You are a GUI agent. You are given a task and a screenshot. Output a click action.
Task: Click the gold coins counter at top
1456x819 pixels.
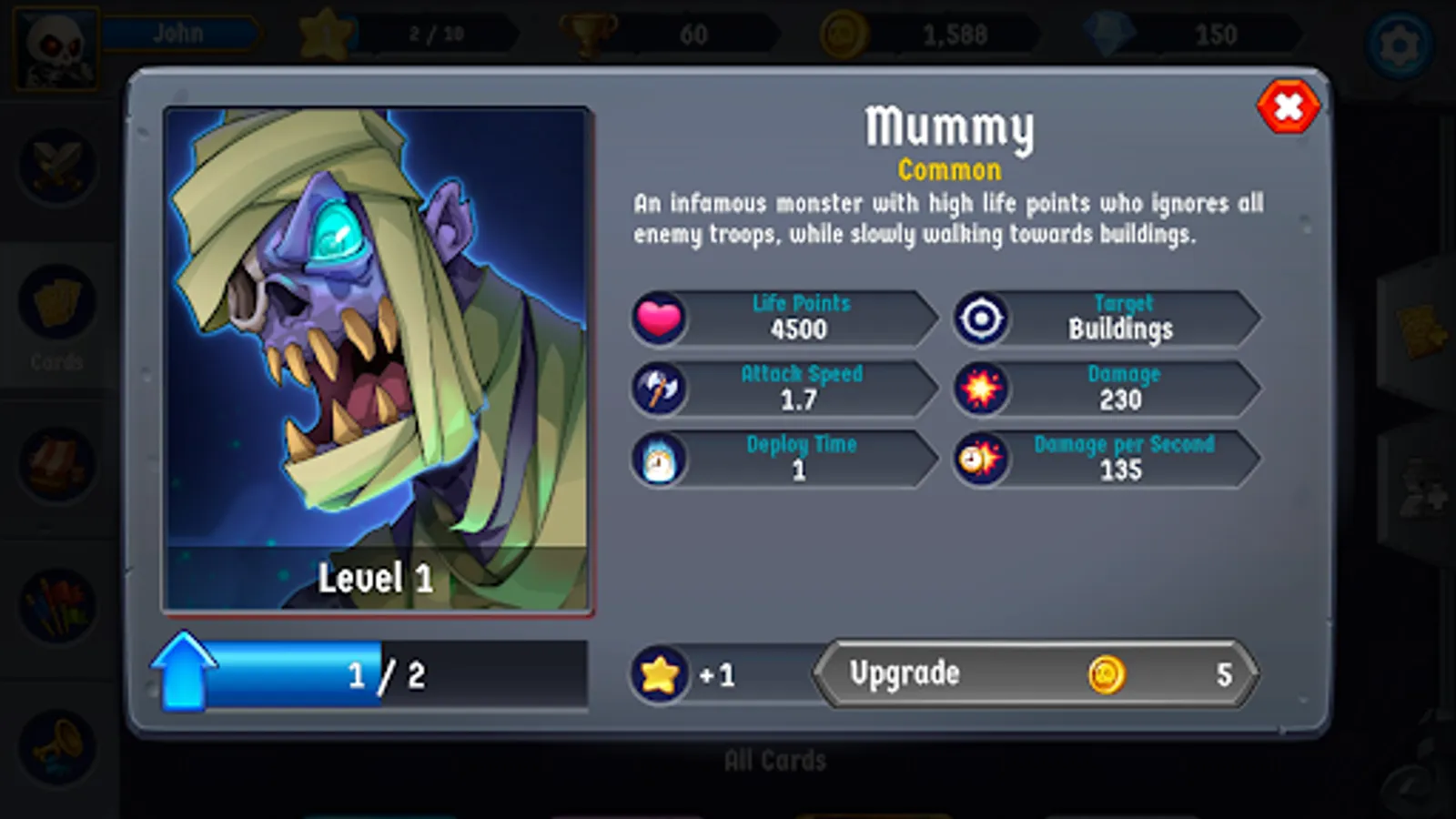(x=910, y=35)
